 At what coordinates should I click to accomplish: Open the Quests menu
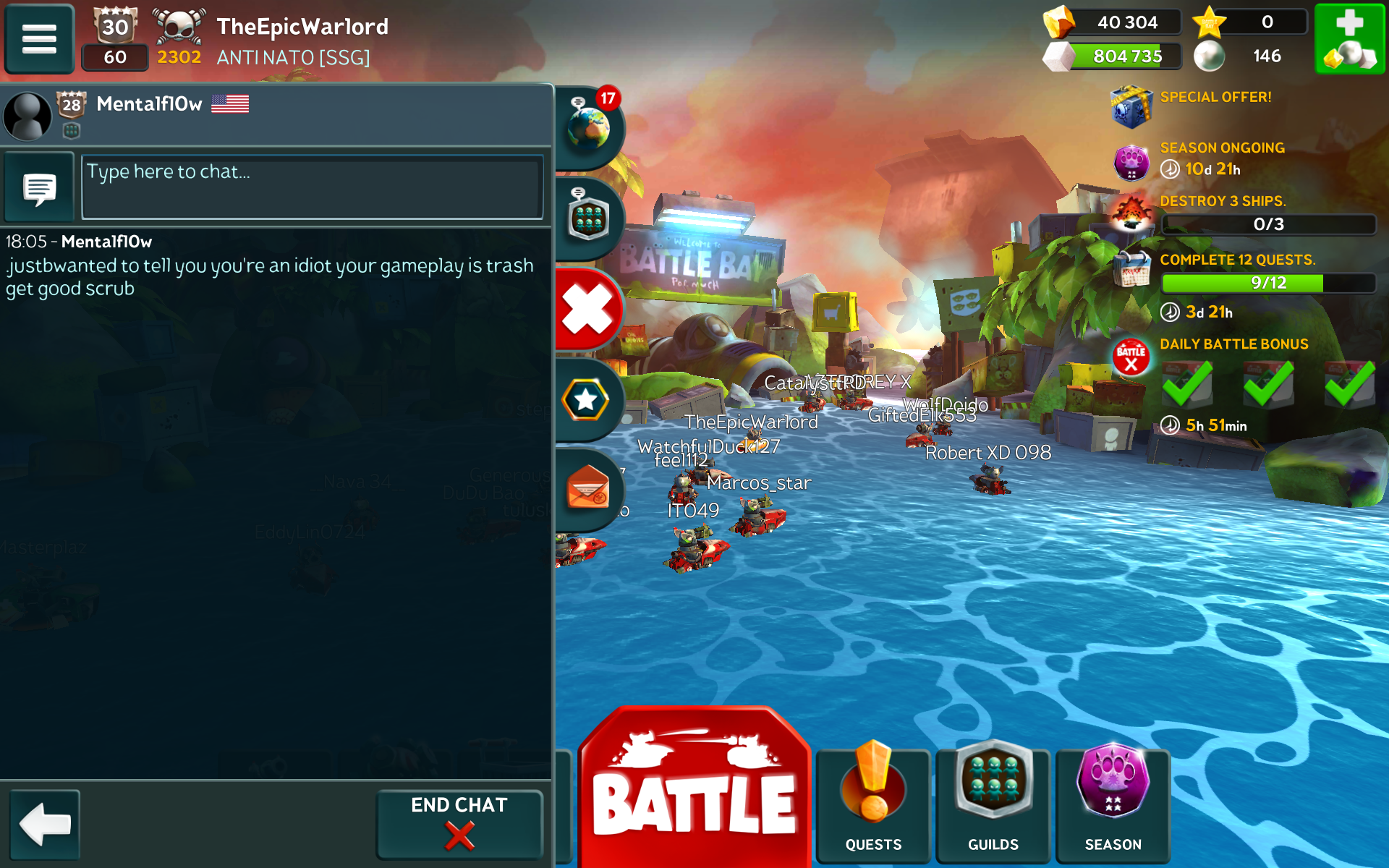tap(873, 804)
